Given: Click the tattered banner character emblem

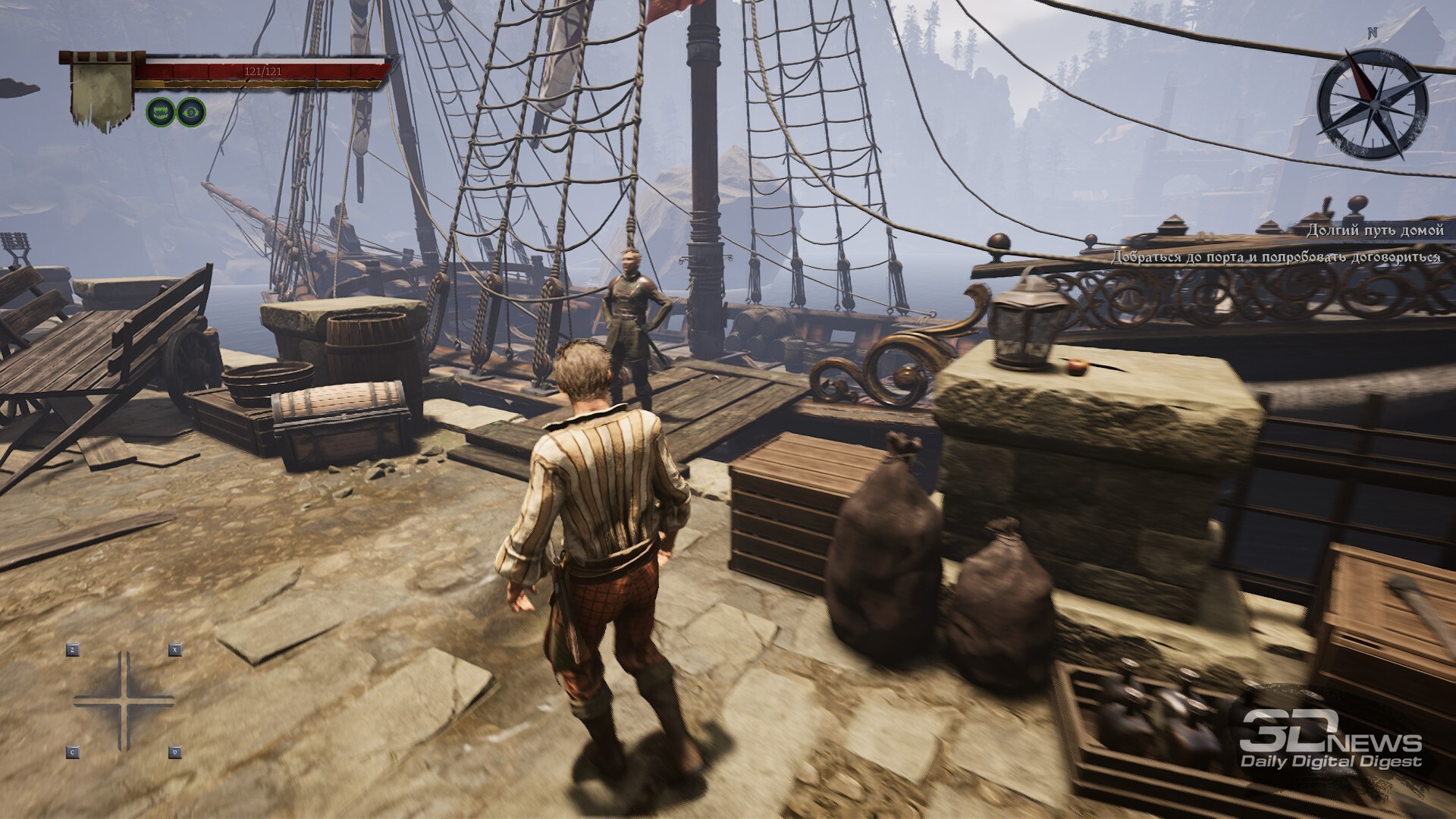Looking at the screenshot, I should click(x=102, y=89).
